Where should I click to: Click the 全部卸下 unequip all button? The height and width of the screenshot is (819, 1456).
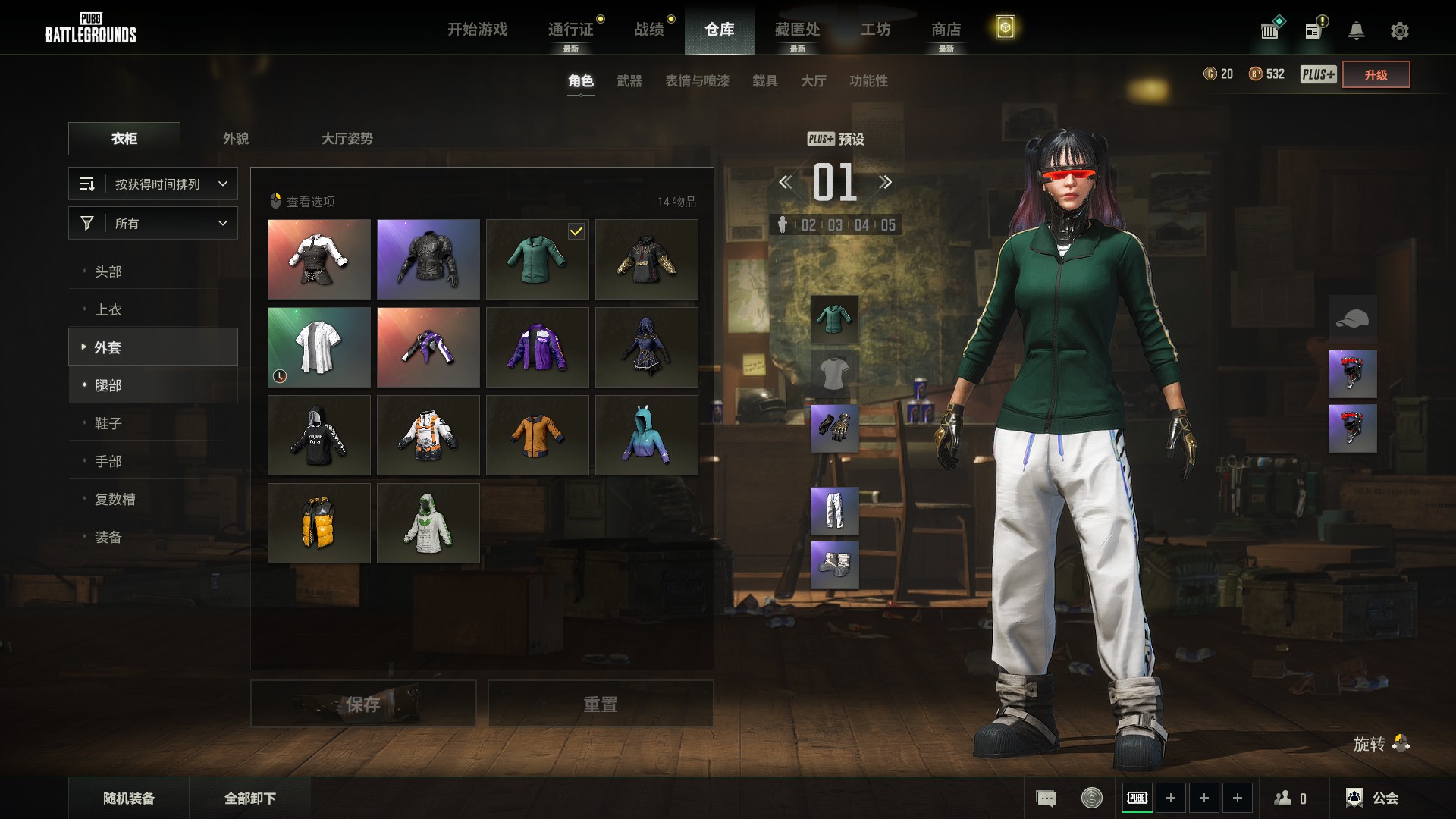click(250, 799)
